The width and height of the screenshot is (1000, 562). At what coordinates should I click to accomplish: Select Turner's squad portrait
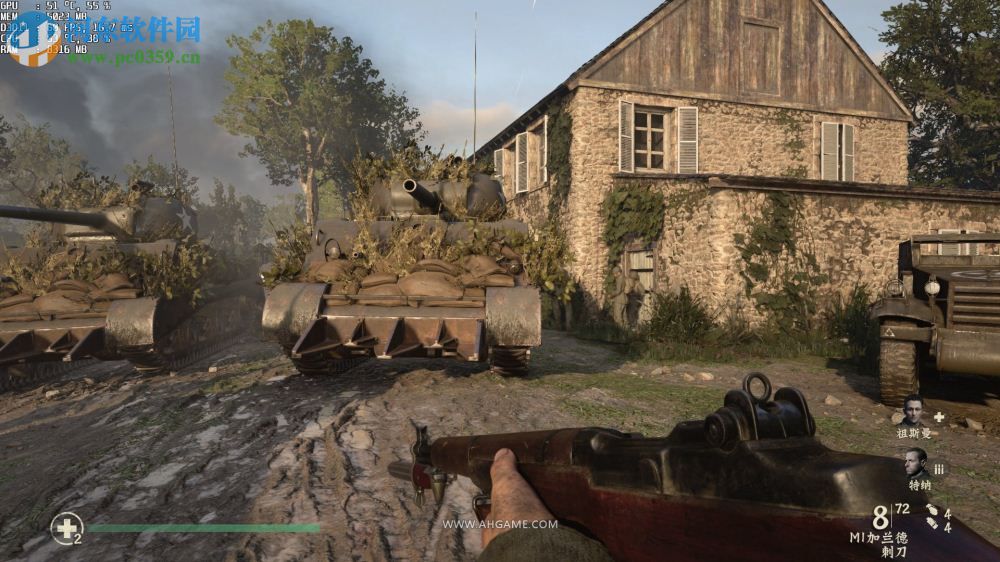916,462
